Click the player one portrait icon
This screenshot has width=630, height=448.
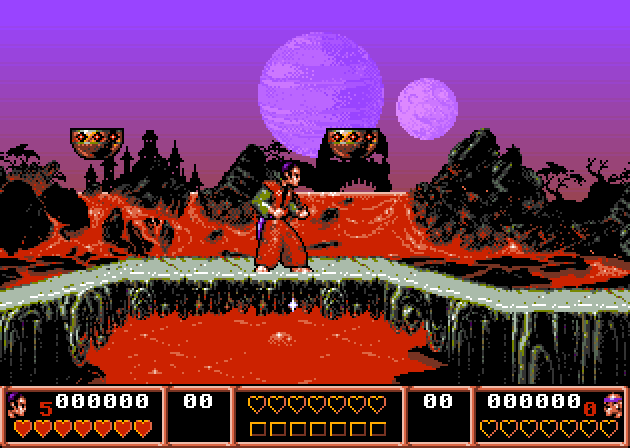(20, 404)
